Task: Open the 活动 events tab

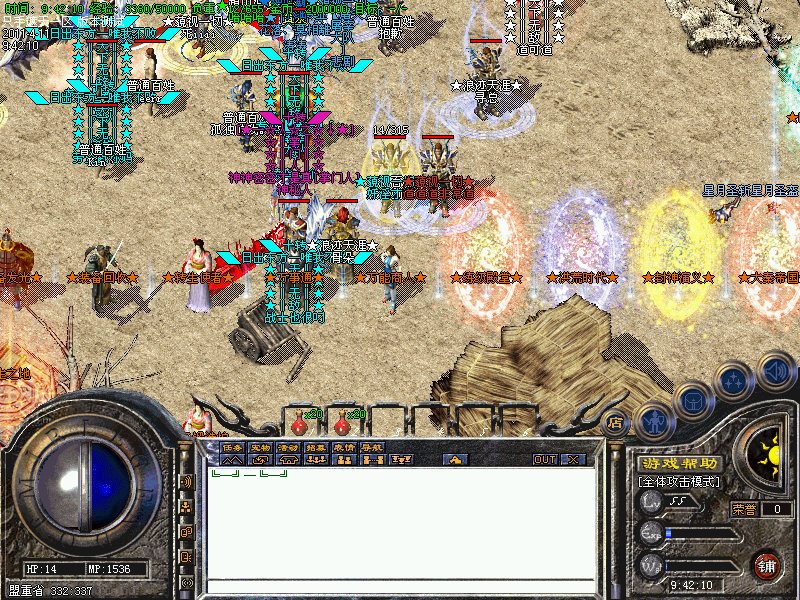Action: [x=288, y=448]
